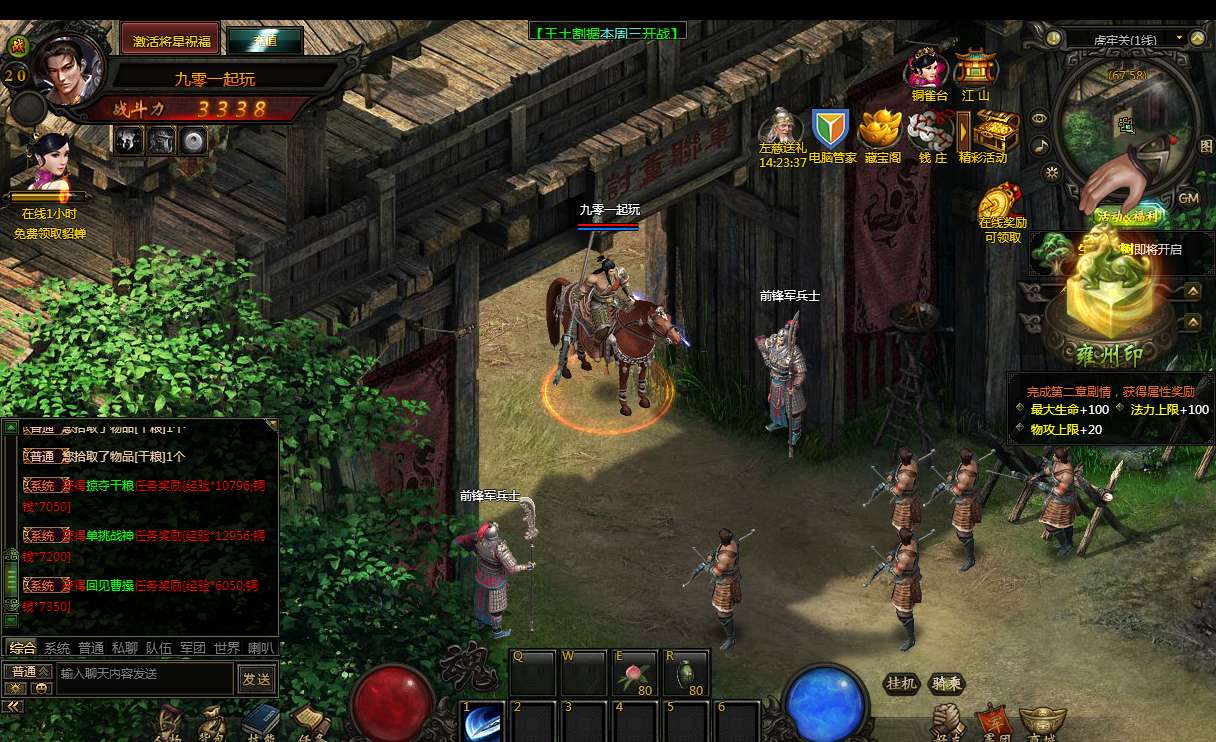This screenshot has height=742, width=1216.
Task: Send the chat message with 发送
Action: click(256, 679)
